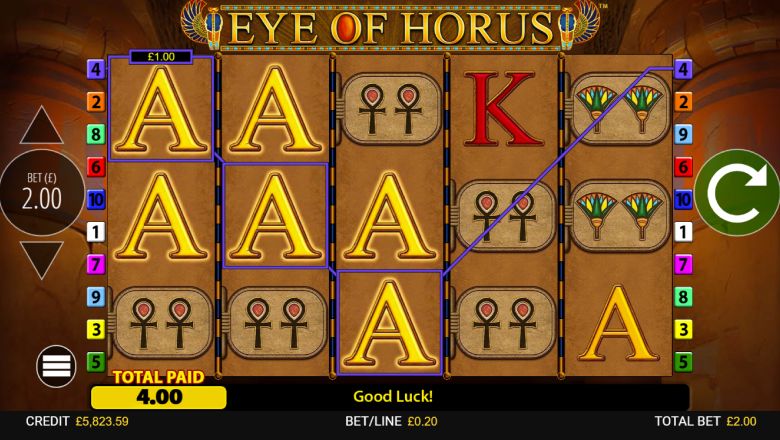Increase the bet with the up arrow
780x440 pixels.
point(42,127)
